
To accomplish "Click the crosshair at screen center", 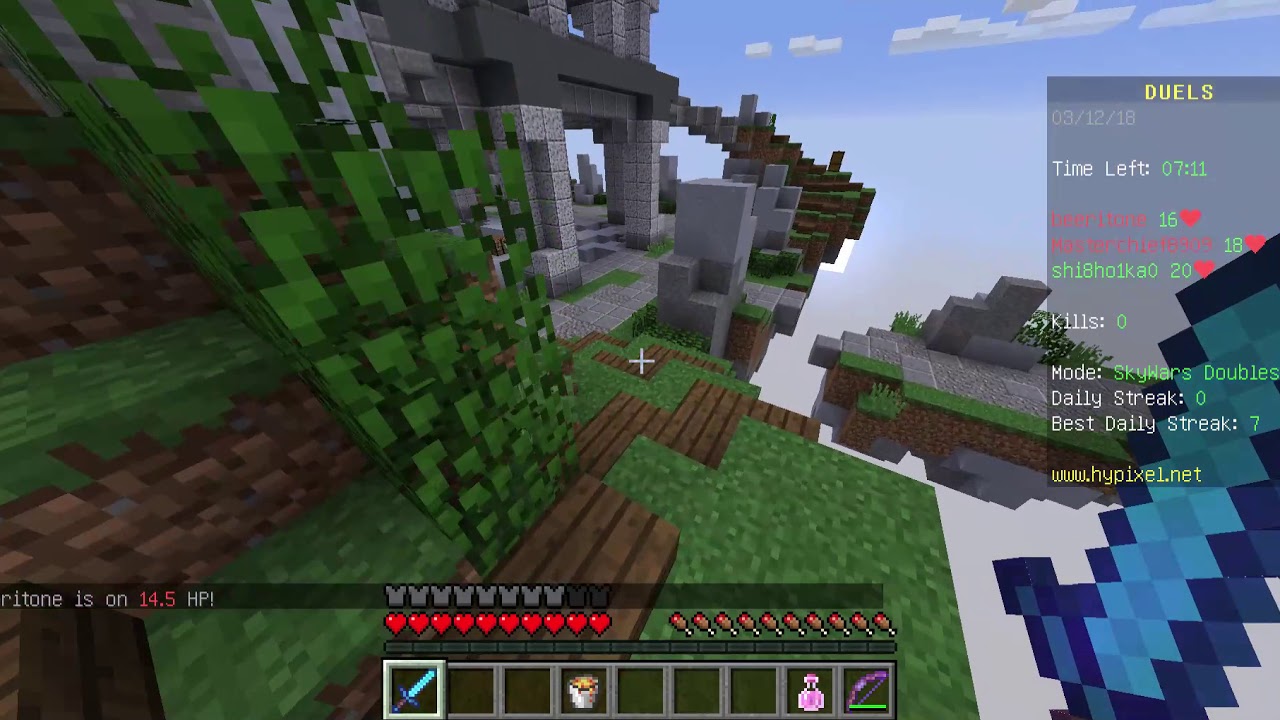I will 640,360.
